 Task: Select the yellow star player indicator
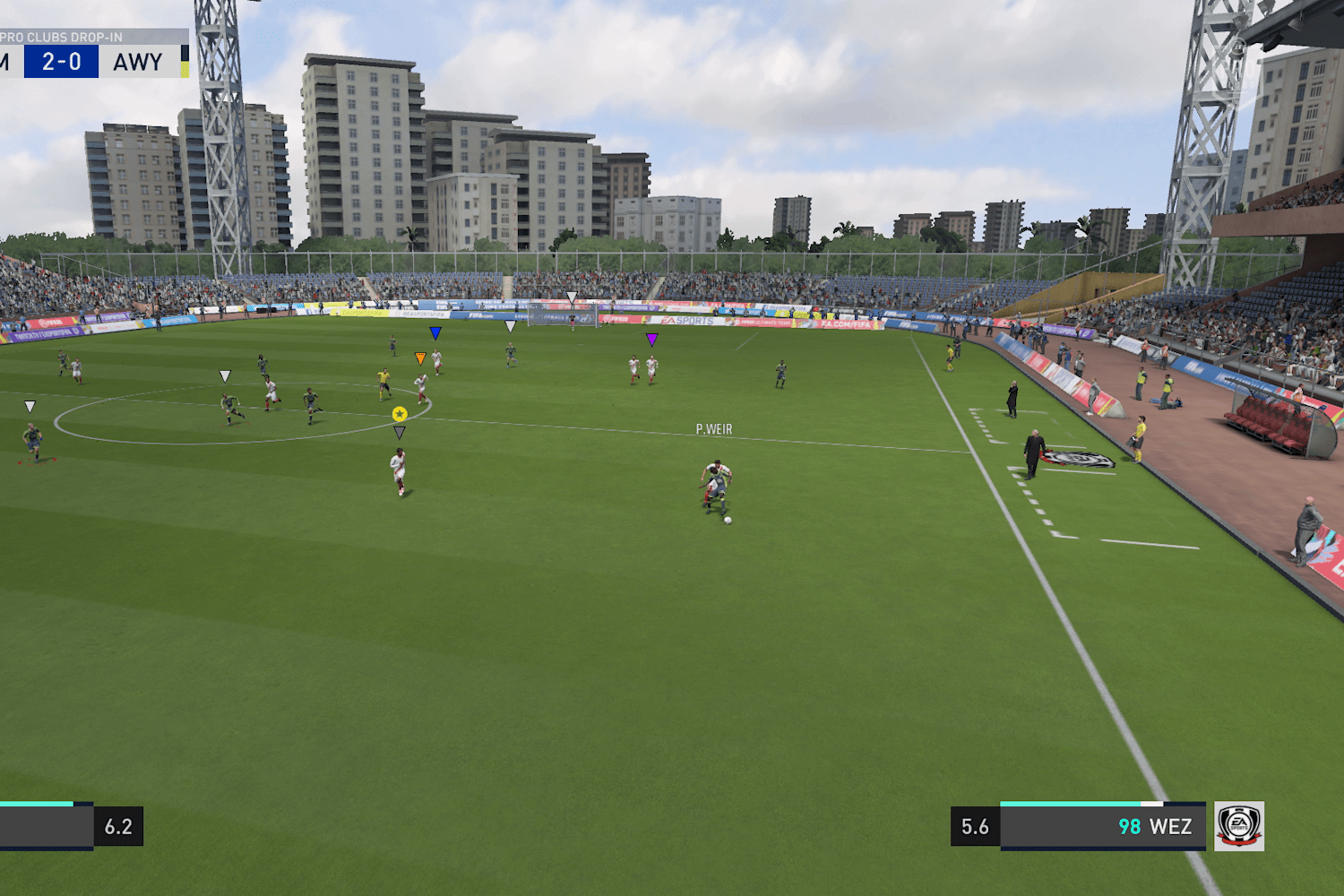tap(398, 414)
